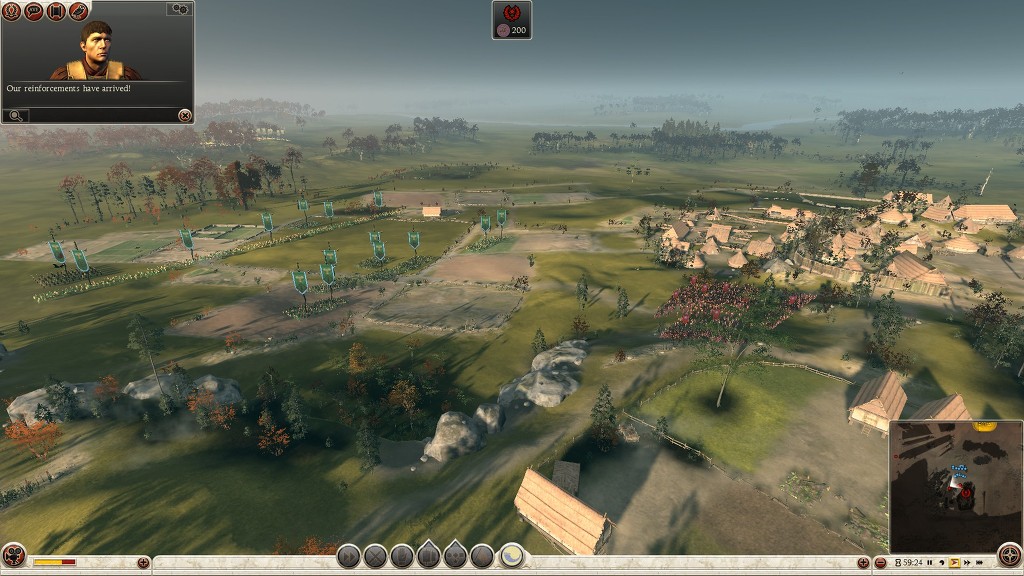
Task: Click the minus button left of the timer
Action: pyautogui.click(x=879, y=563)
